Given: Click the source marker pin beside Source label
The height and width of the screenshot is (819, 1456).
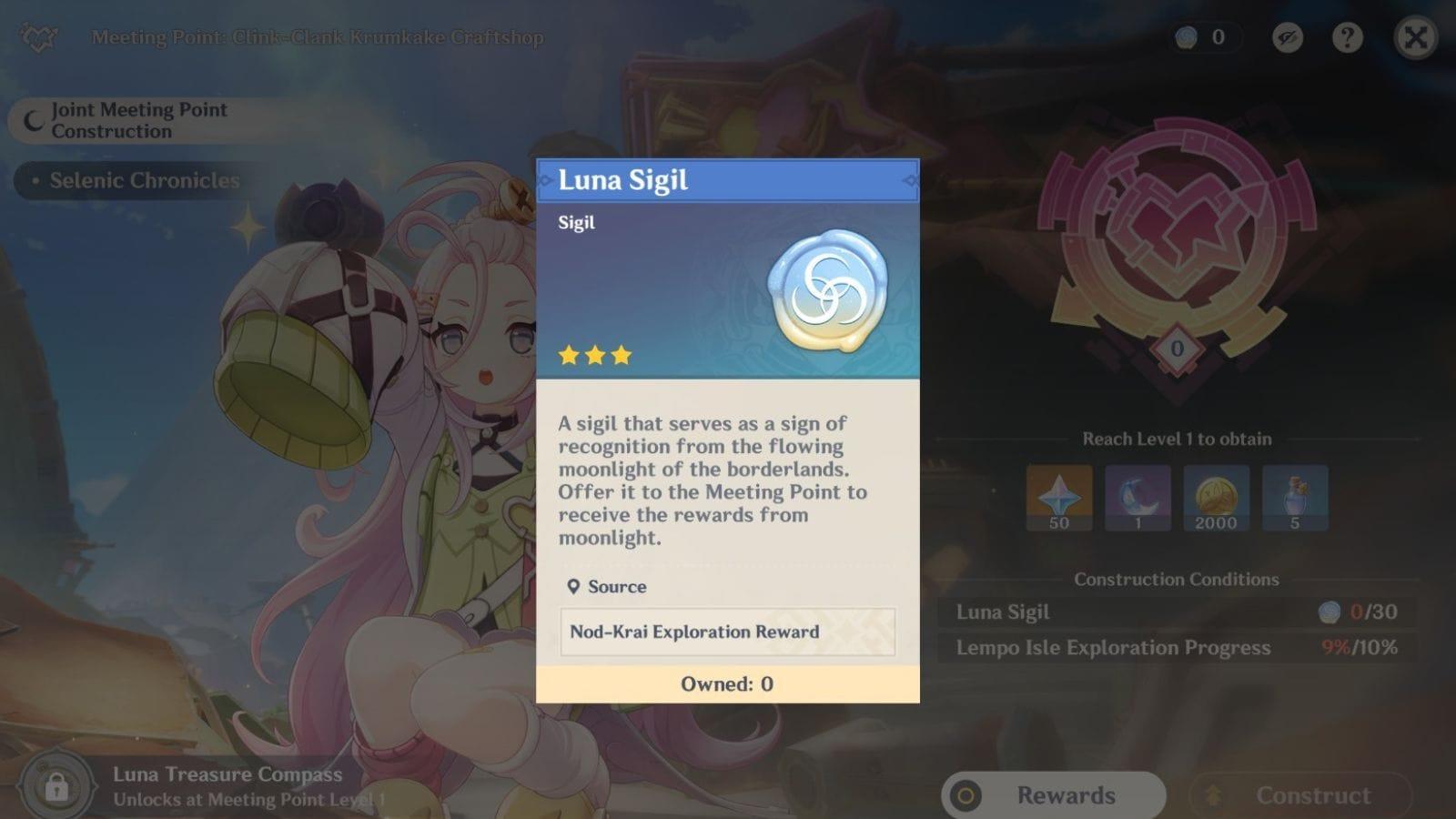Looking at the screenshot, I should (574, 587).
